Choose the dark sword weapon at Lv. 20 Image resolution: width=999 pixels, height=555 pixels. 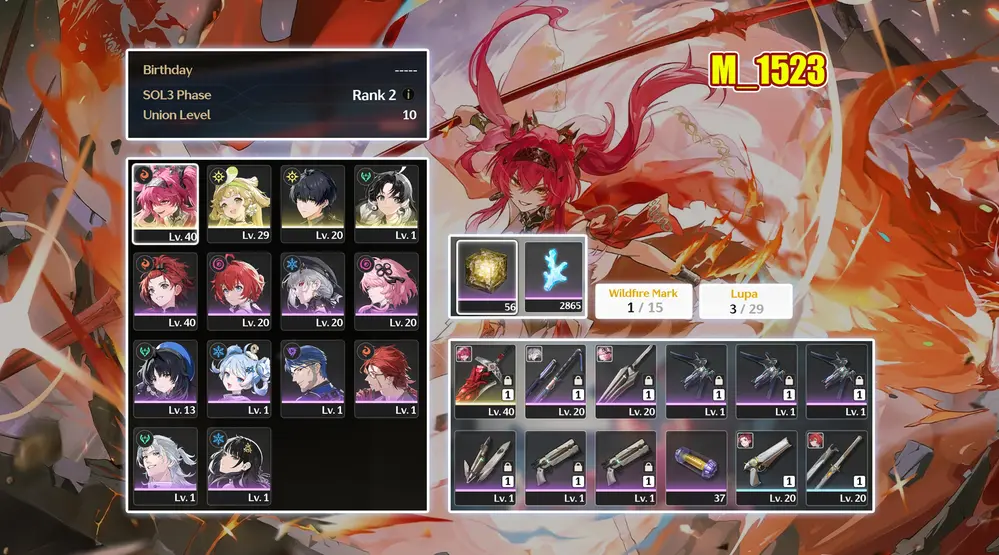pos(555,382)
